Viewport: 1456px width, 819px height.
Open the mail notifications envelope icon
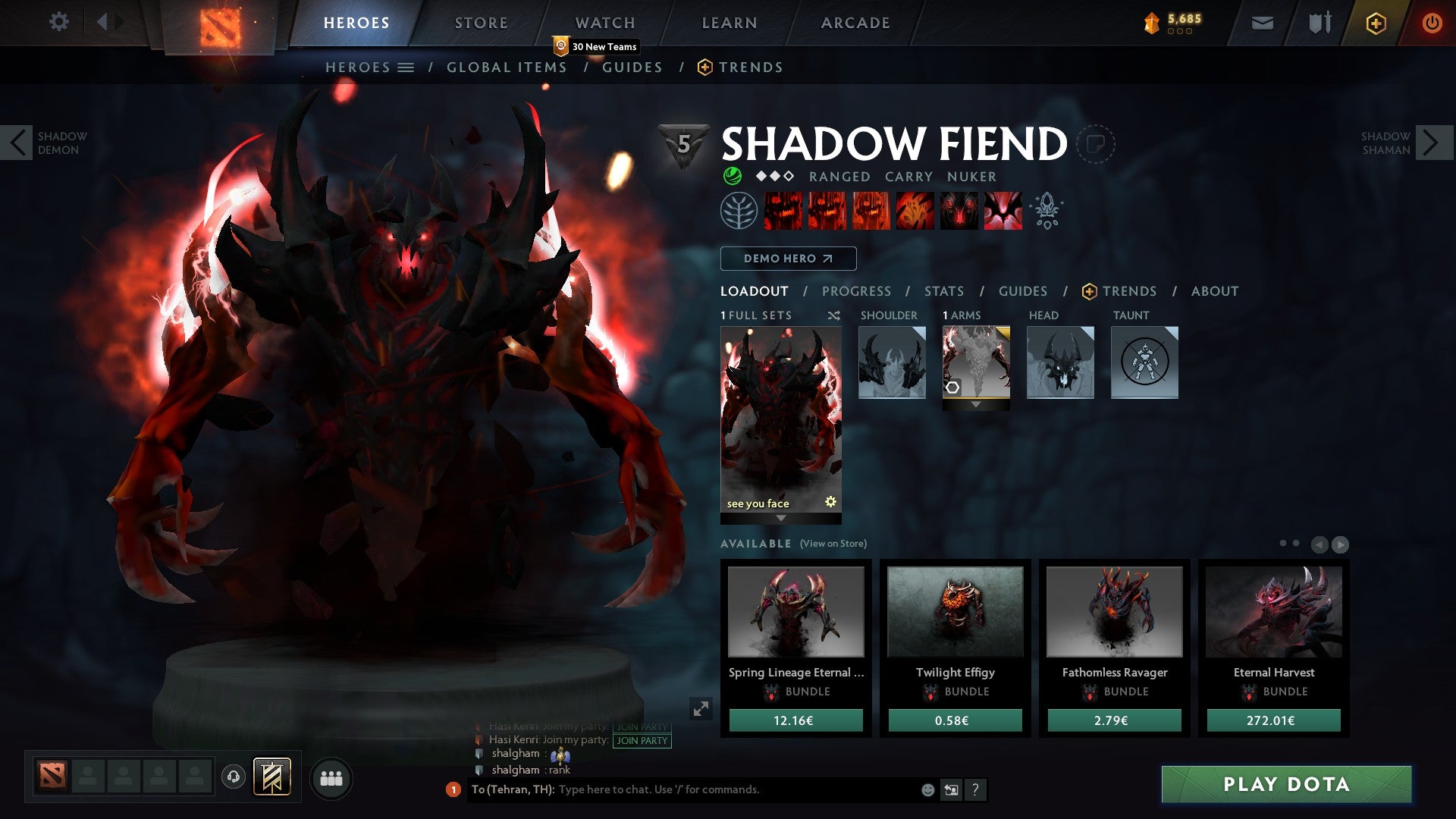click(x=1263, y=23)
